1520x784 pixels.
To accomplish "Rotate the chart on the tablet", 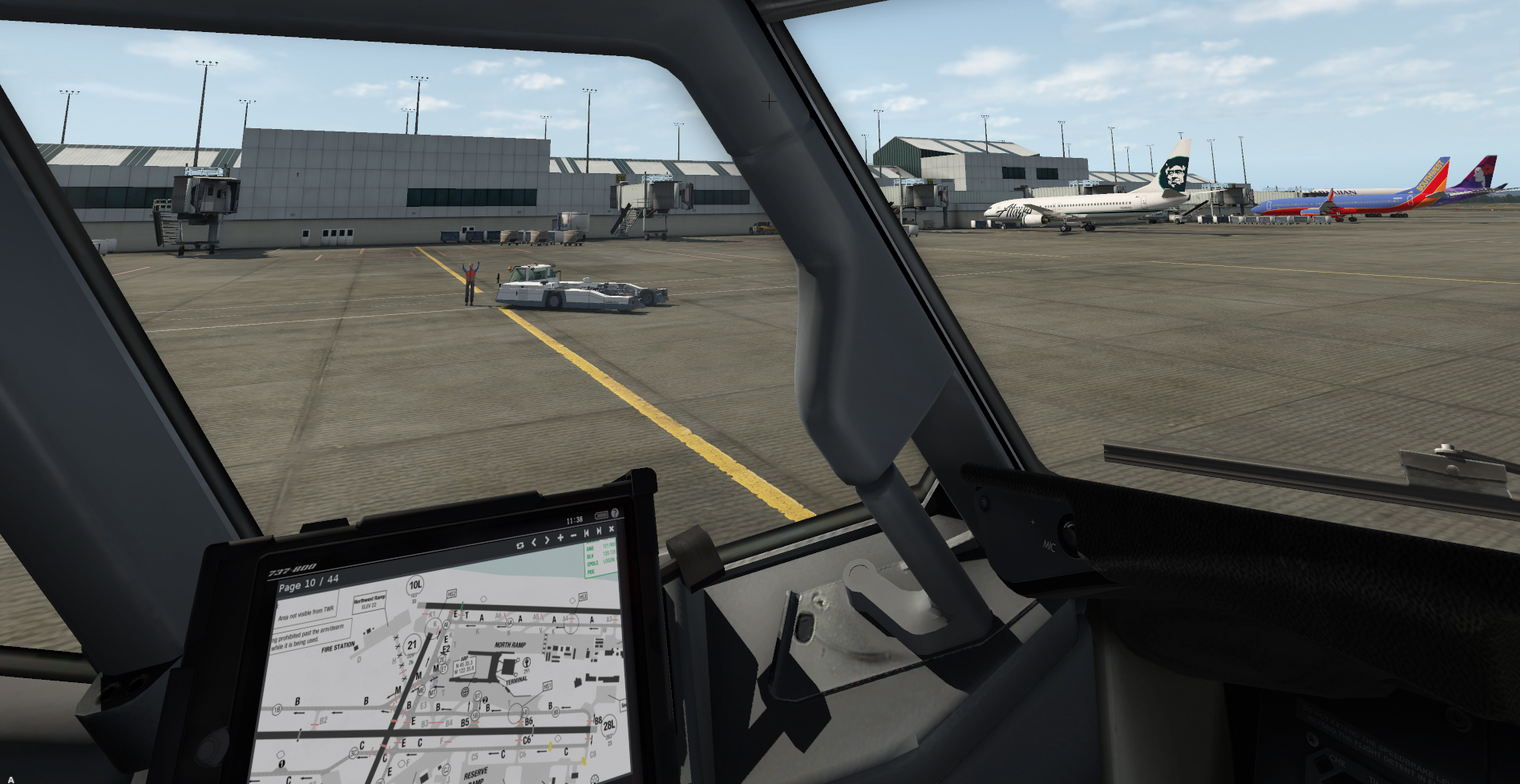I will coord(519,545).
